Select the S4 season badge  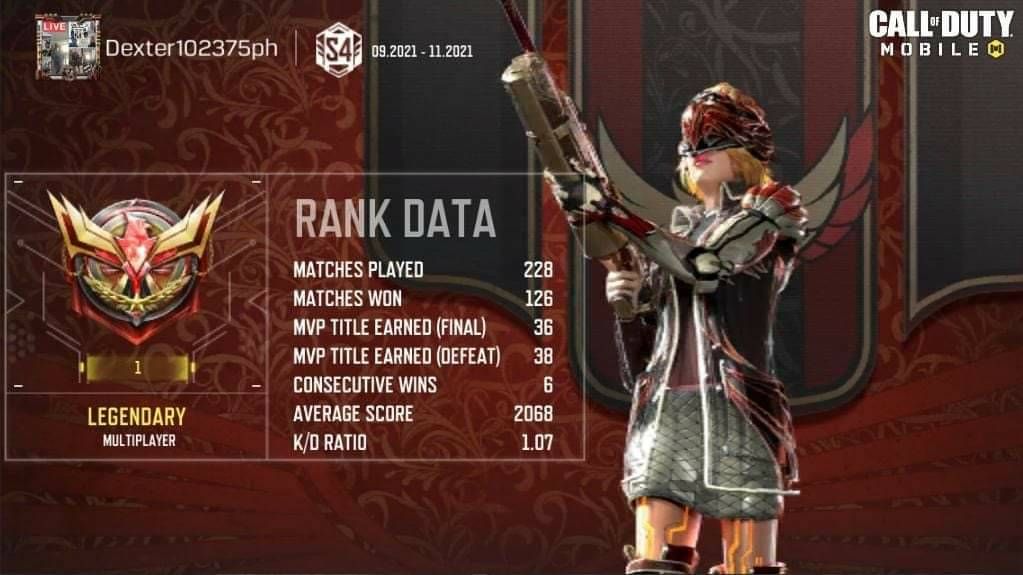pos(337,49)
